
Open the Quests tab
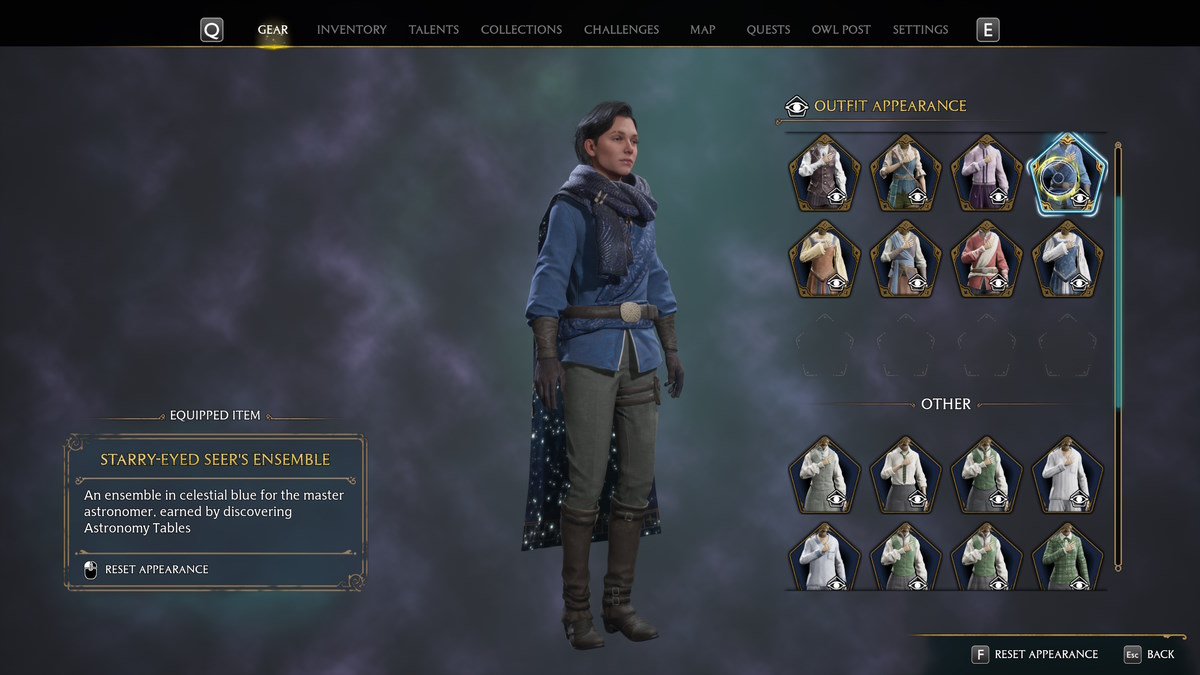point(768,30)
